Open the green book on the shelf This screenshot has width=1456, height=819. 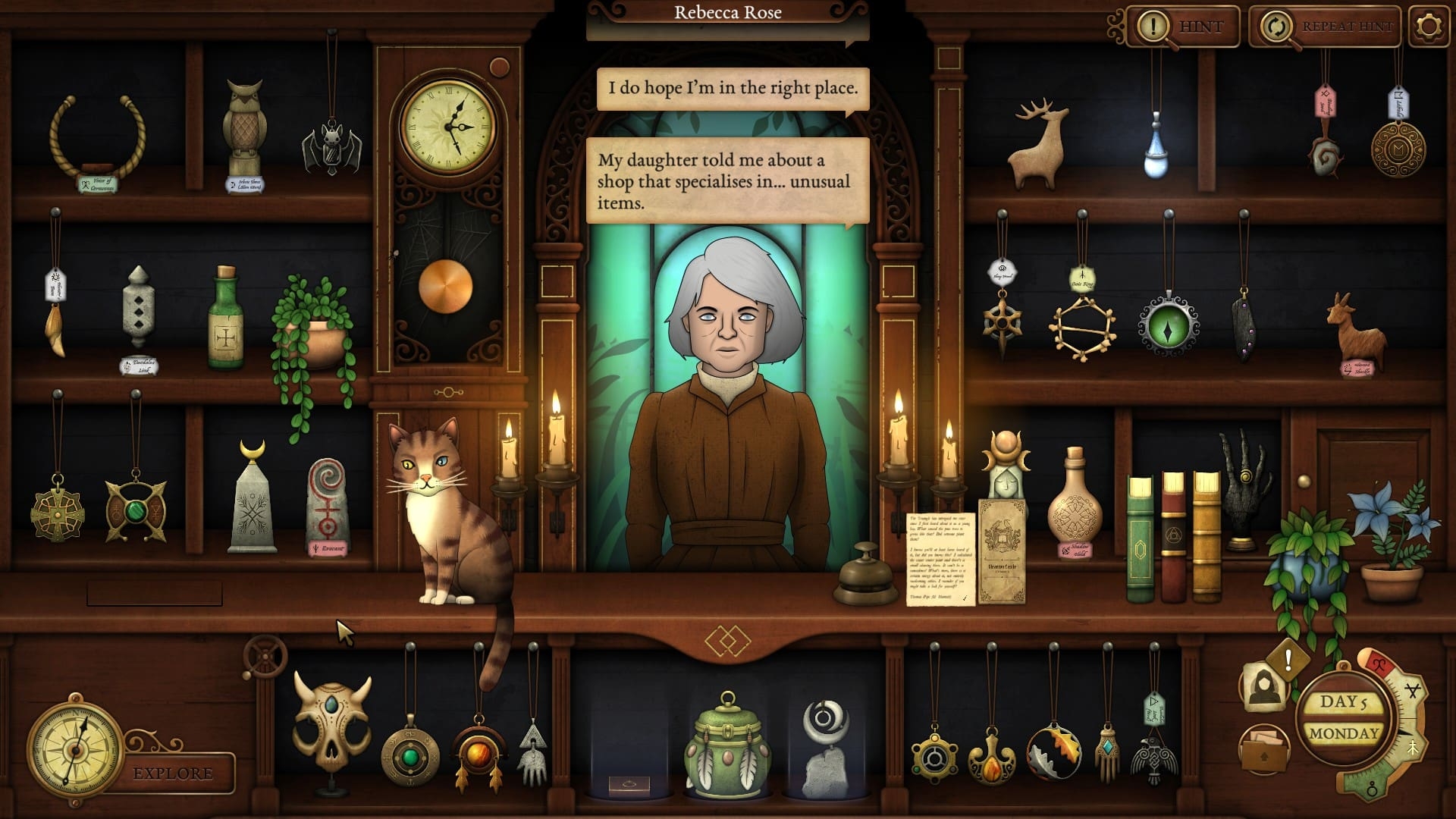point(1139,538)
